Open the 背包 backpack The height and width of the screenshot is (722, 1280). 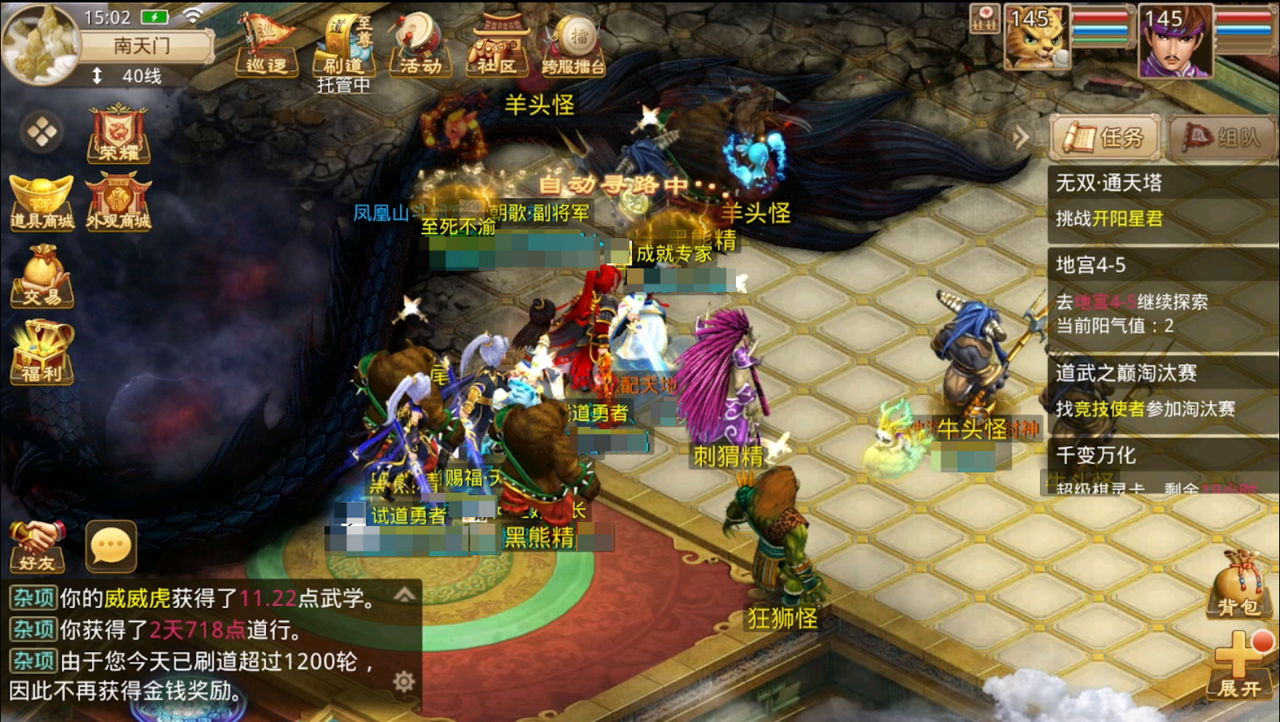1238,587
